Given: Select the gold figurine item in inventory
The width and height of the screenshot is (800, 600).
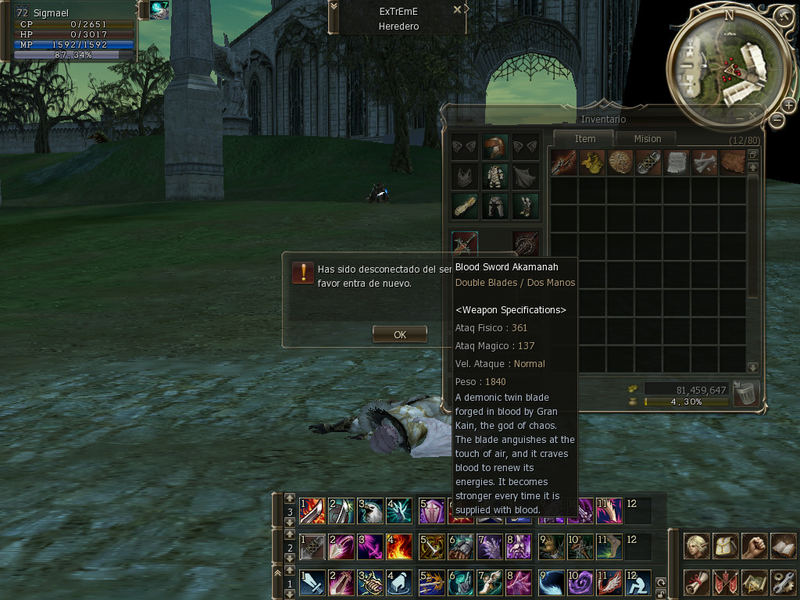Looking at the screenshot, I should (592, 162).
